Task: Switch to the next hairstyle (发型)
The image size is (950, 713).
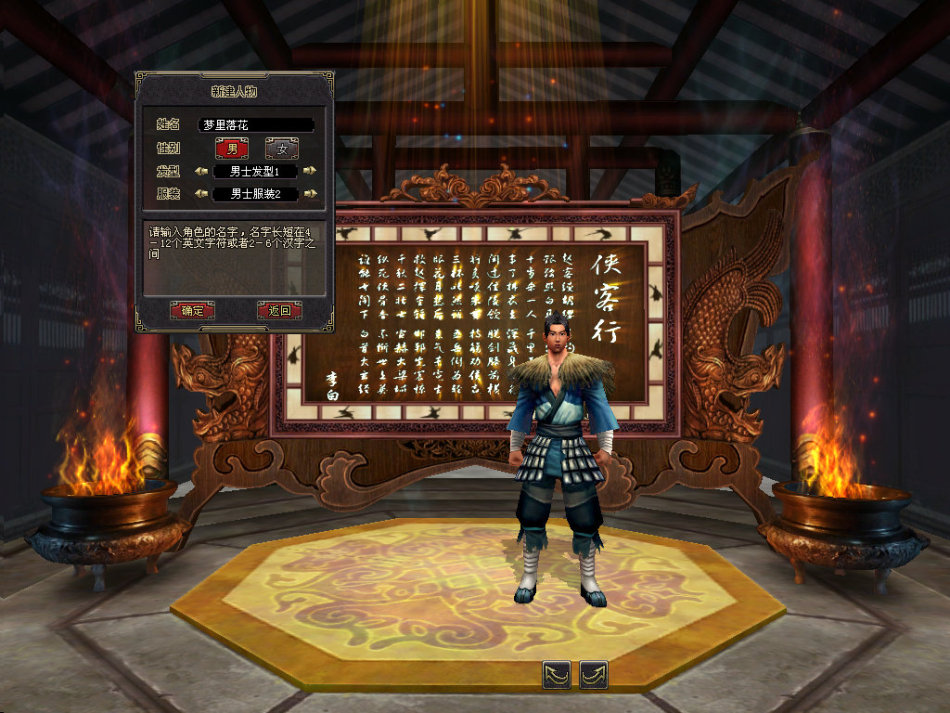Action: coord(310,171)
